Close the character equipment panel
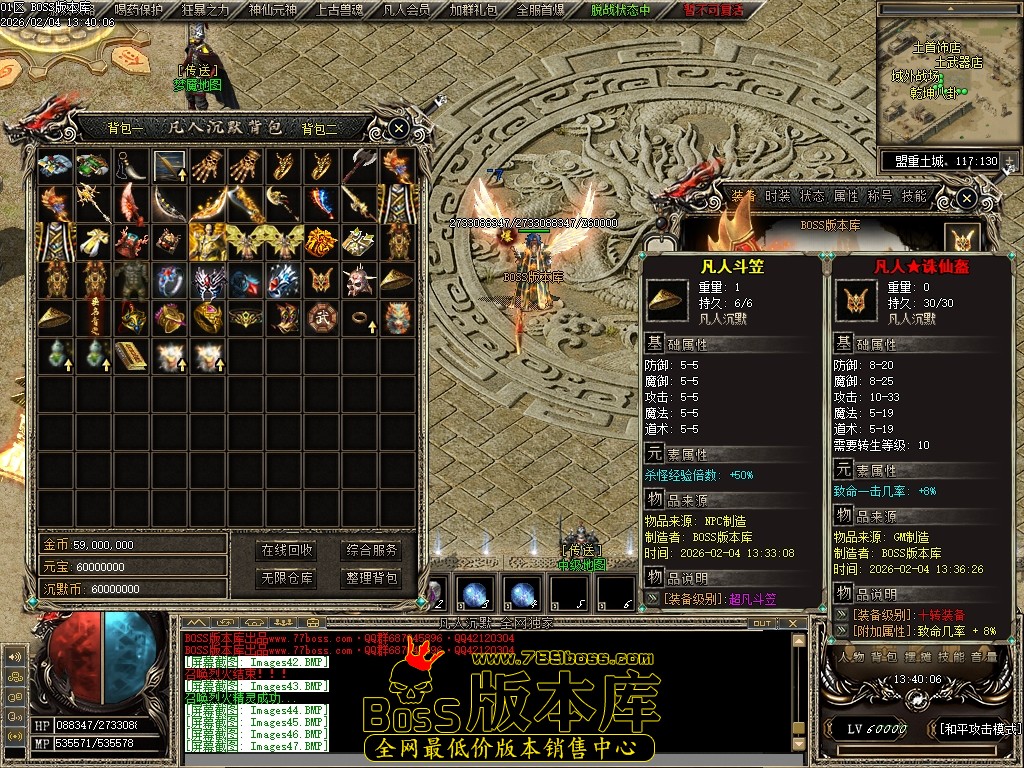Image resolution: width=1024 pixels, height=768 pixels. pyautogui.click(x=965, y=198)
